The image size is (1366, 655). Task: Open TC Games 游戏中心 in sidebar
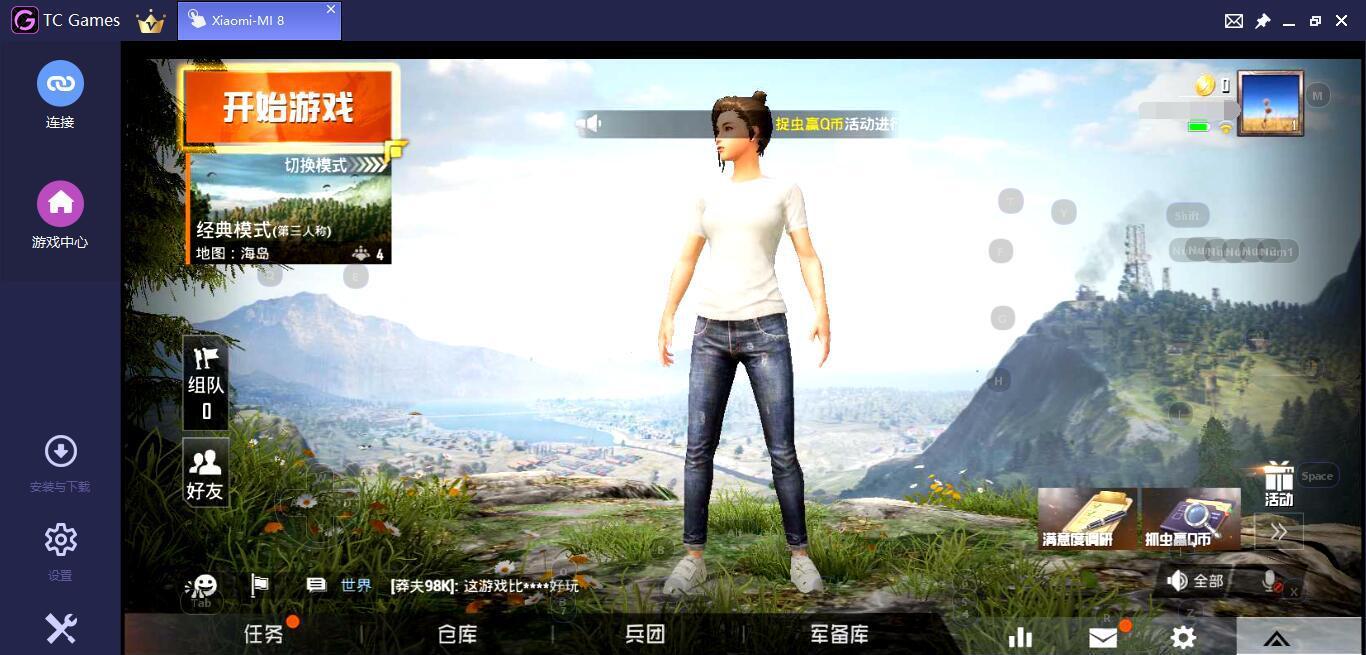click(60, 215)
